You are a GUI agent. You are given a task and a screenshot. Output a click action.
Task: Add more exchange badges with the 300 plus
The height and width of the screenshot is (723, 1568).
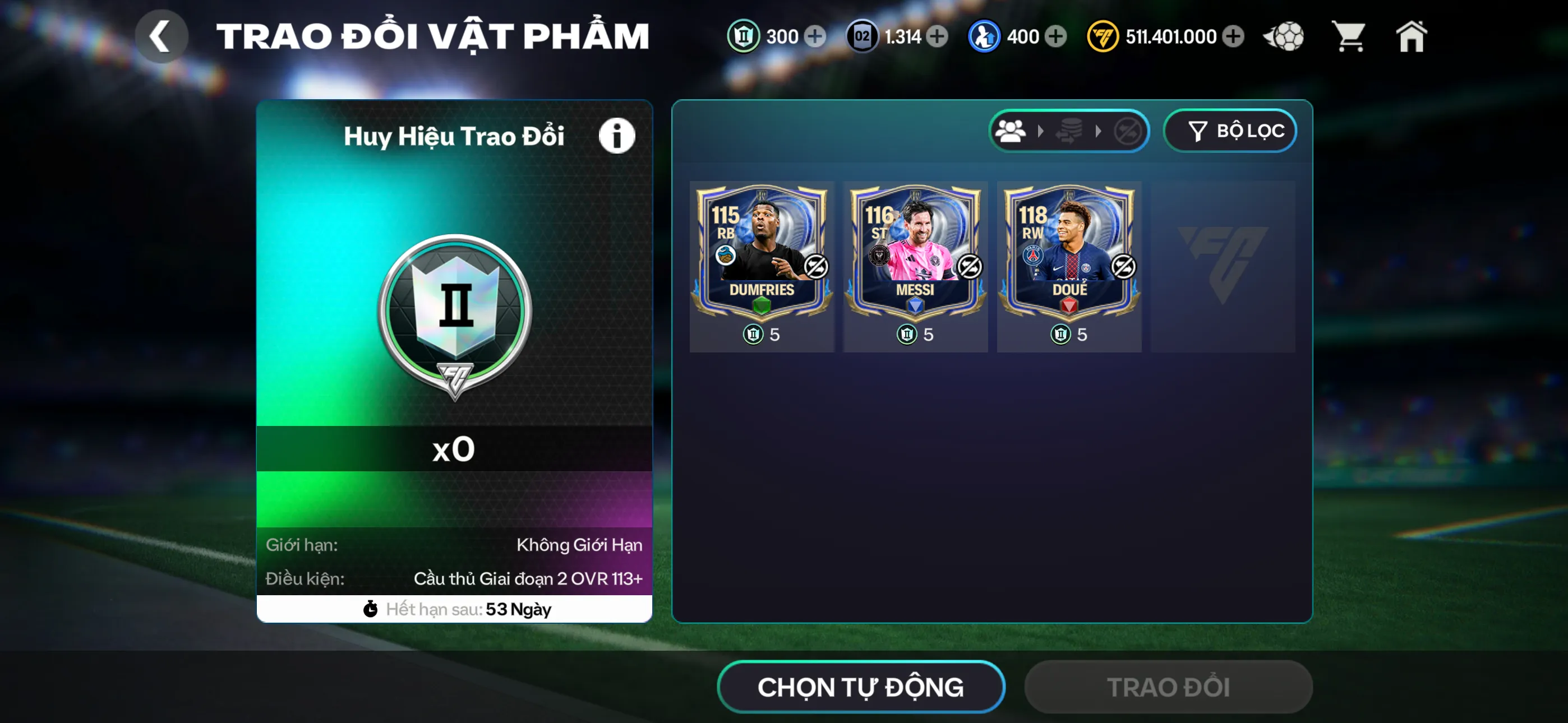pyautogui.click(x=814, y=36)
